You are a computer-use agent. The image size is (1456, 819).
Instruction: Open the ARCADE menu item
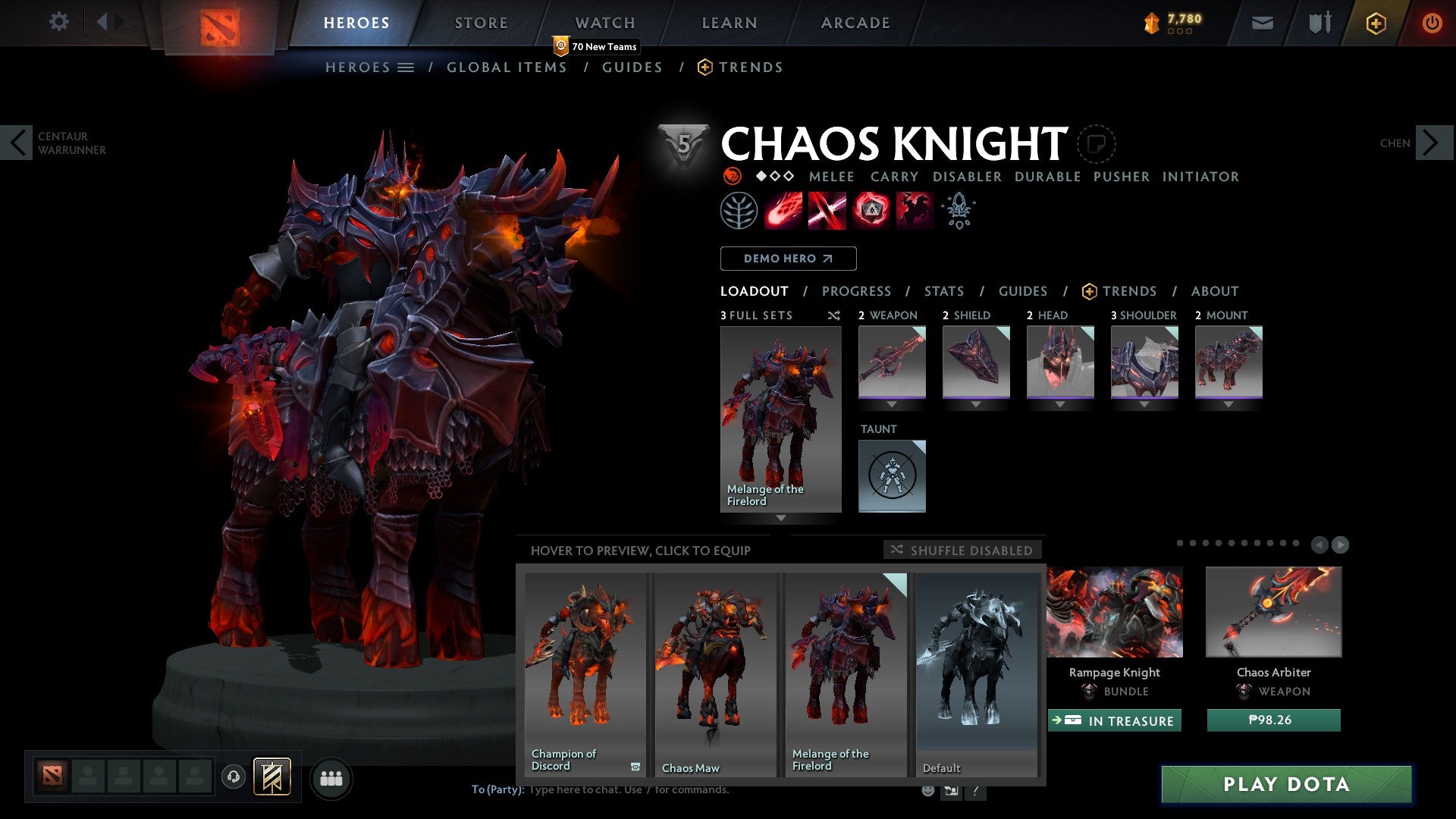(x=855, y=23)
